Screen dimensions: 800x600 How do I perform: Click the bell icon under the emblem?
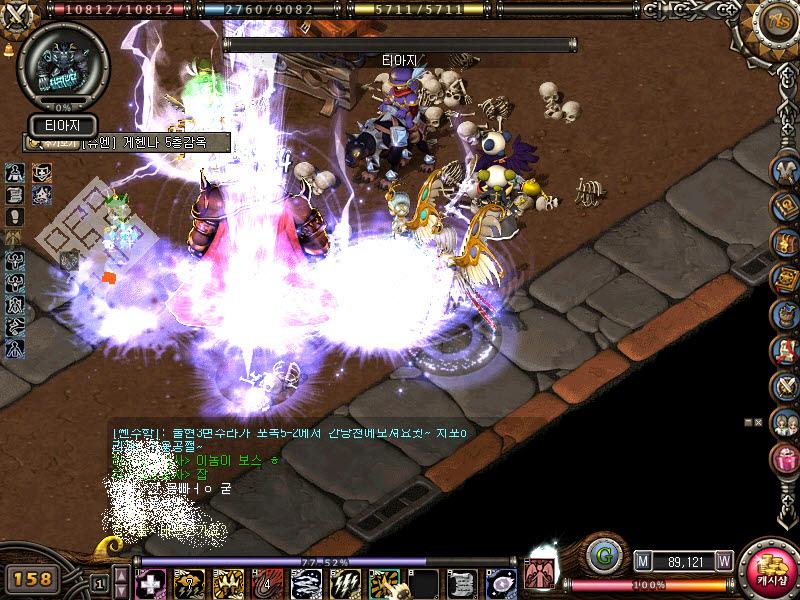tap(9, 47)
